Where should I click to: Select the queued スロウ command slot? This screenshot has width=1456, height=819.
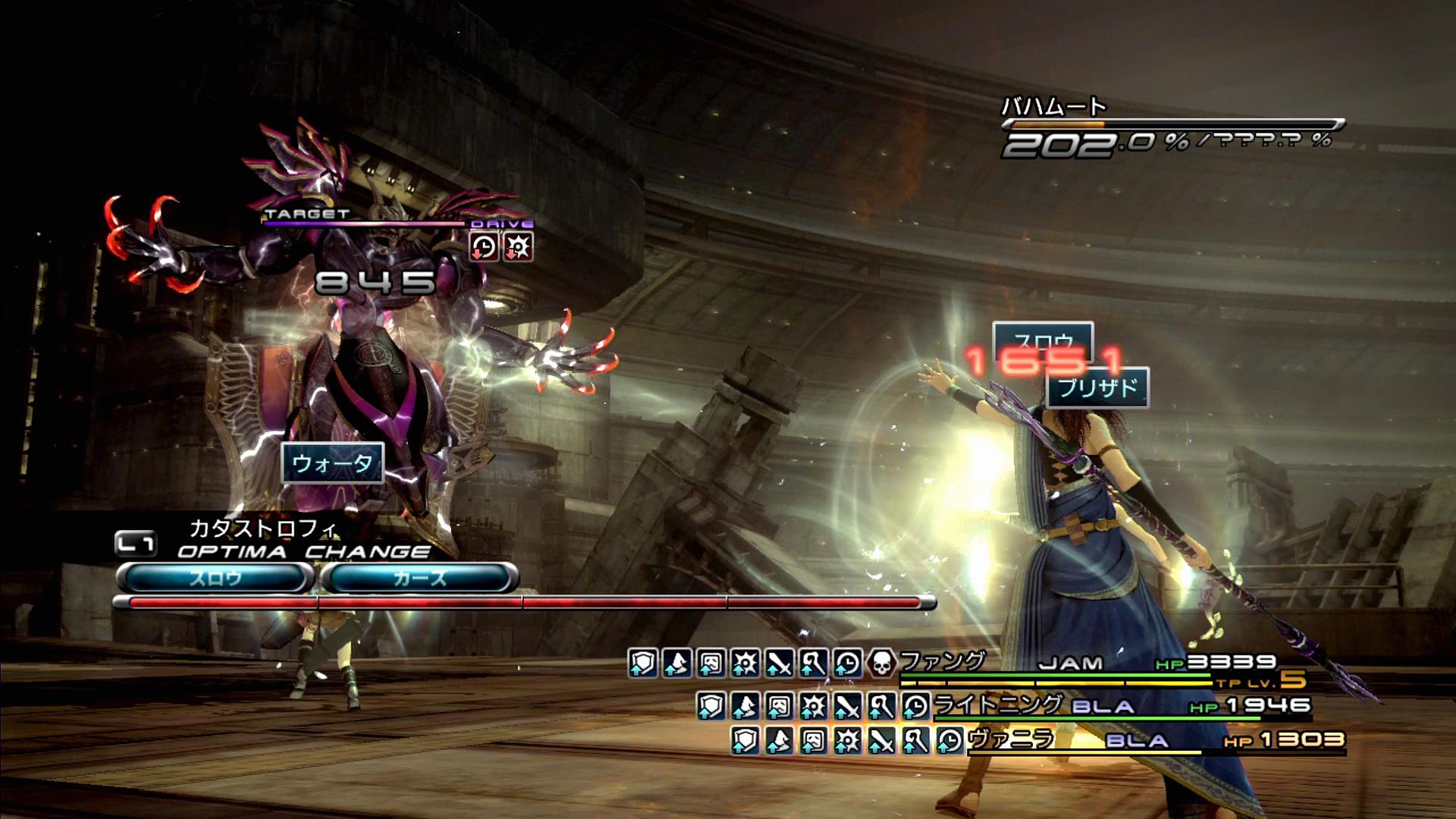(x=215, y=579)
